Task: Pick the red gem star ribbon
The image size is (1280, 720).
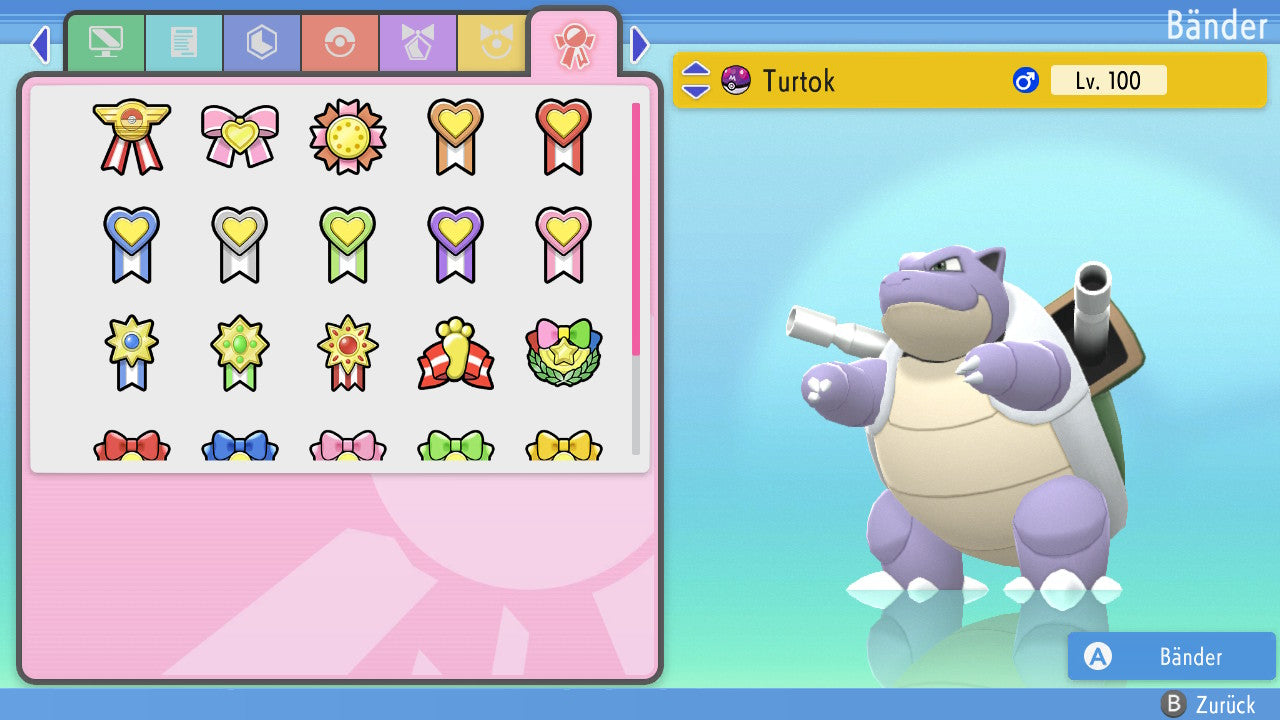Action: click(x=348, y=352)
